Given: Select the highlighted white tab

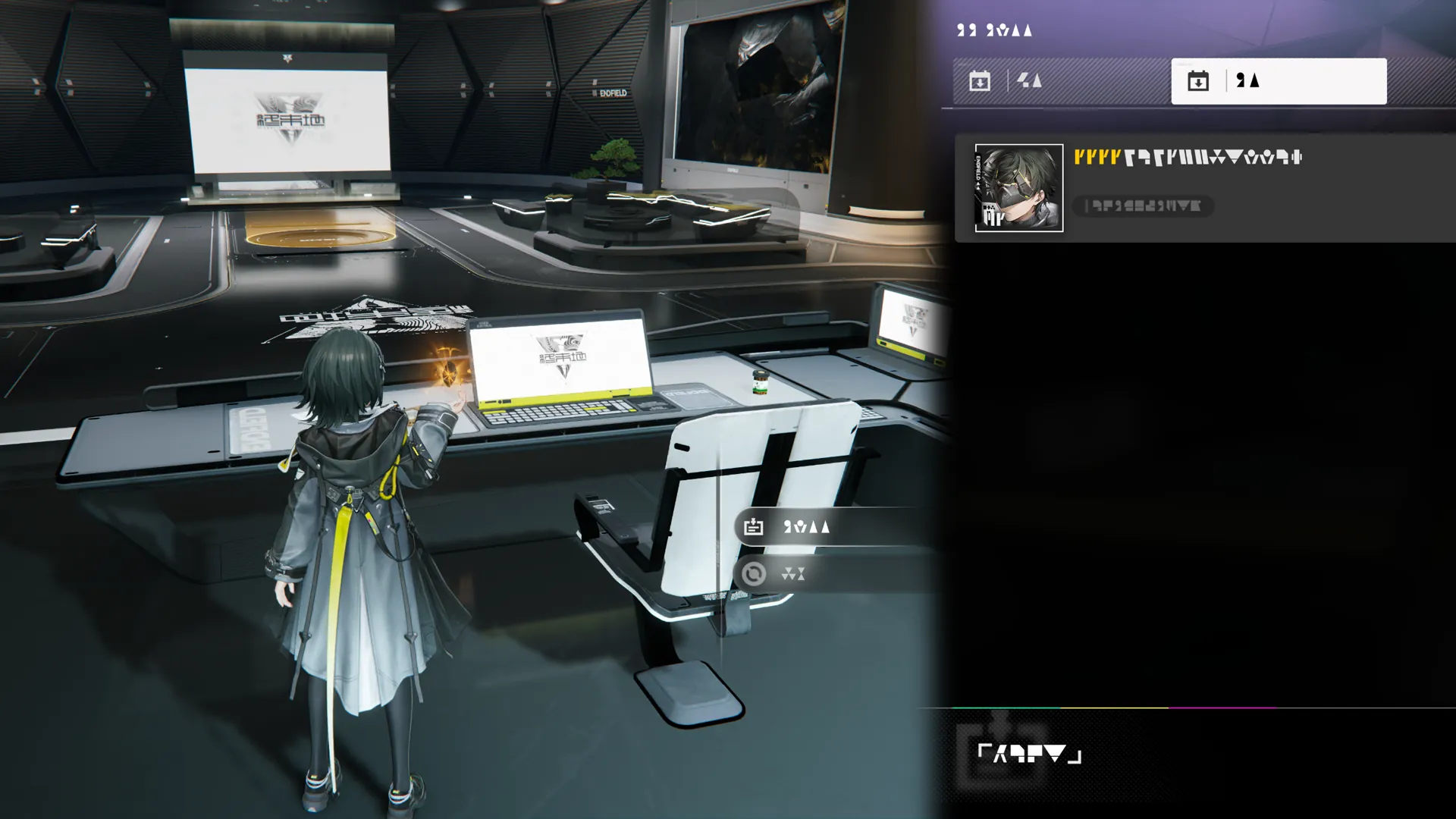Looking at the screenshot, I should [1279, 81].
